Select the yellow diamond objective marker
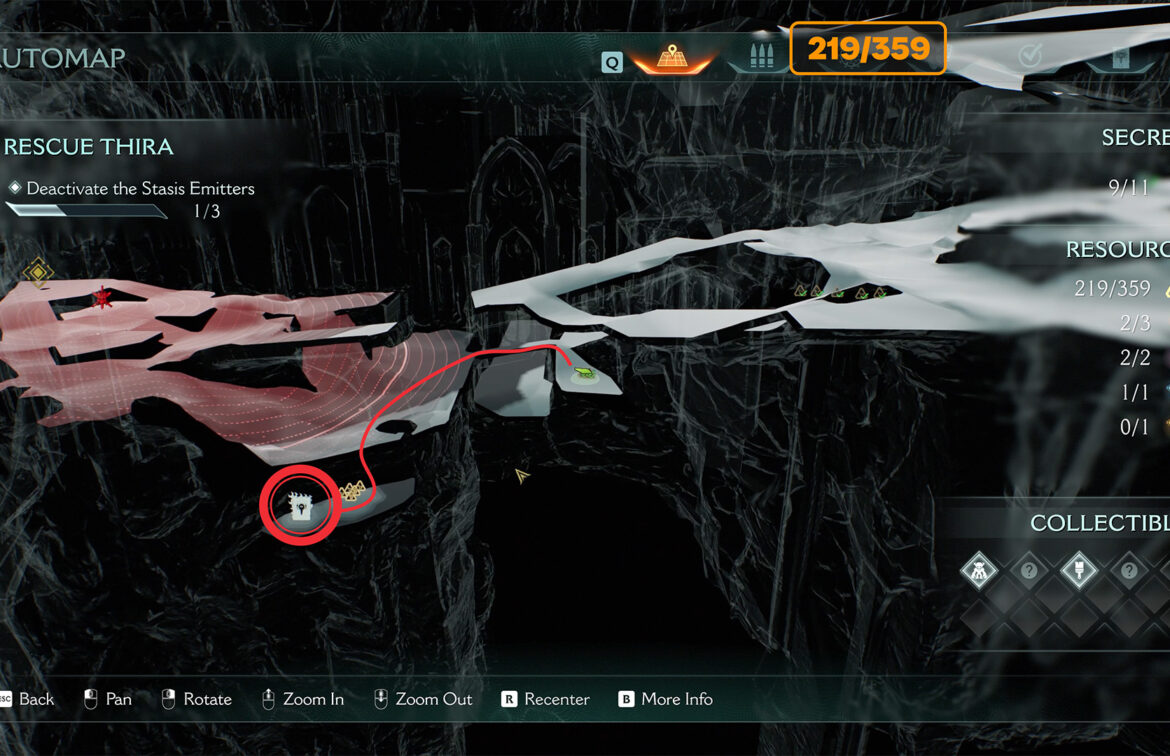The image size is (1170, 756). coord(38,271)
